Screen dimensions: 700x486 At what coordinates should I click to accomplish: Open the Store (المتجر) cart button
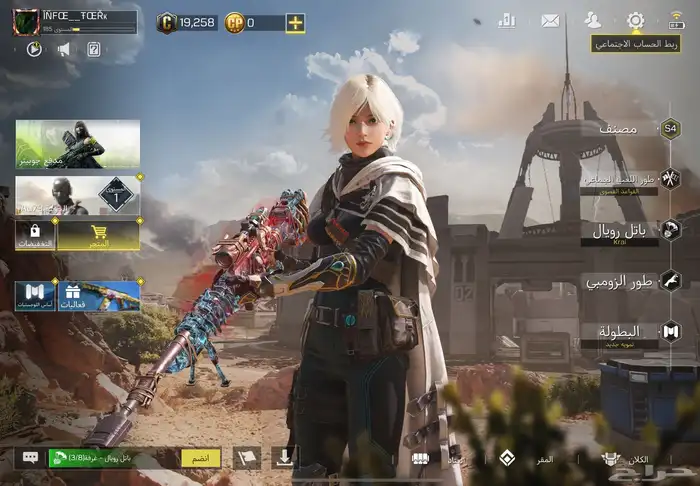98,236
